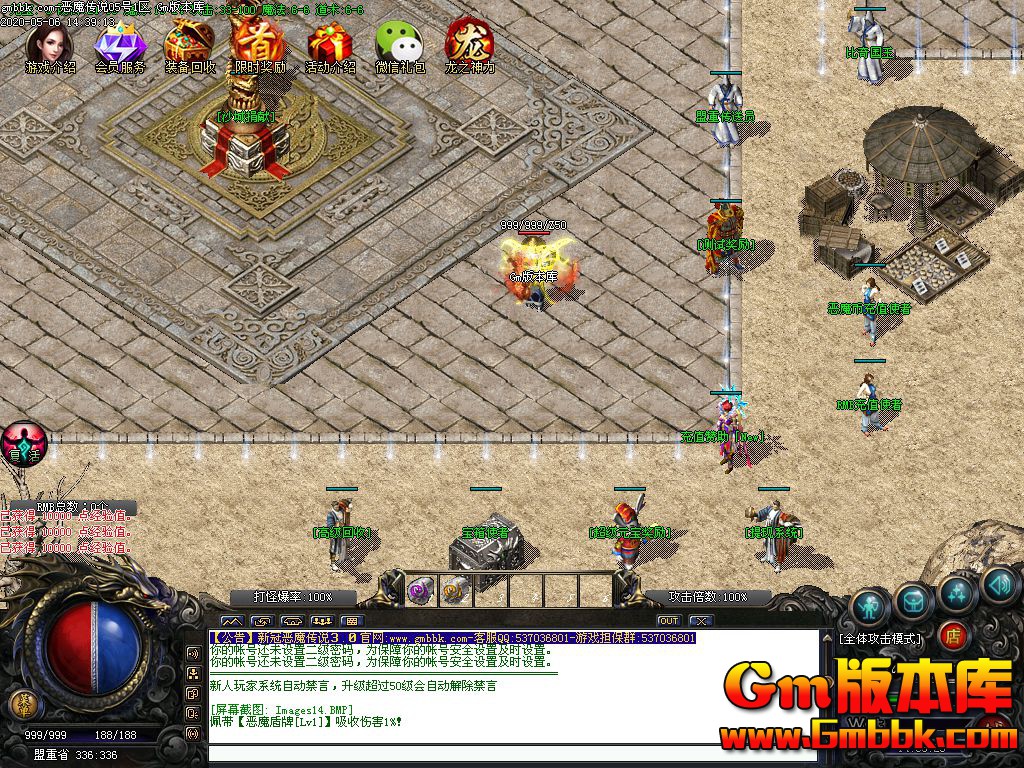Open the skills sparkle round button
Image resolution: width=1024 pixels, height=768 pixels.
957,592
